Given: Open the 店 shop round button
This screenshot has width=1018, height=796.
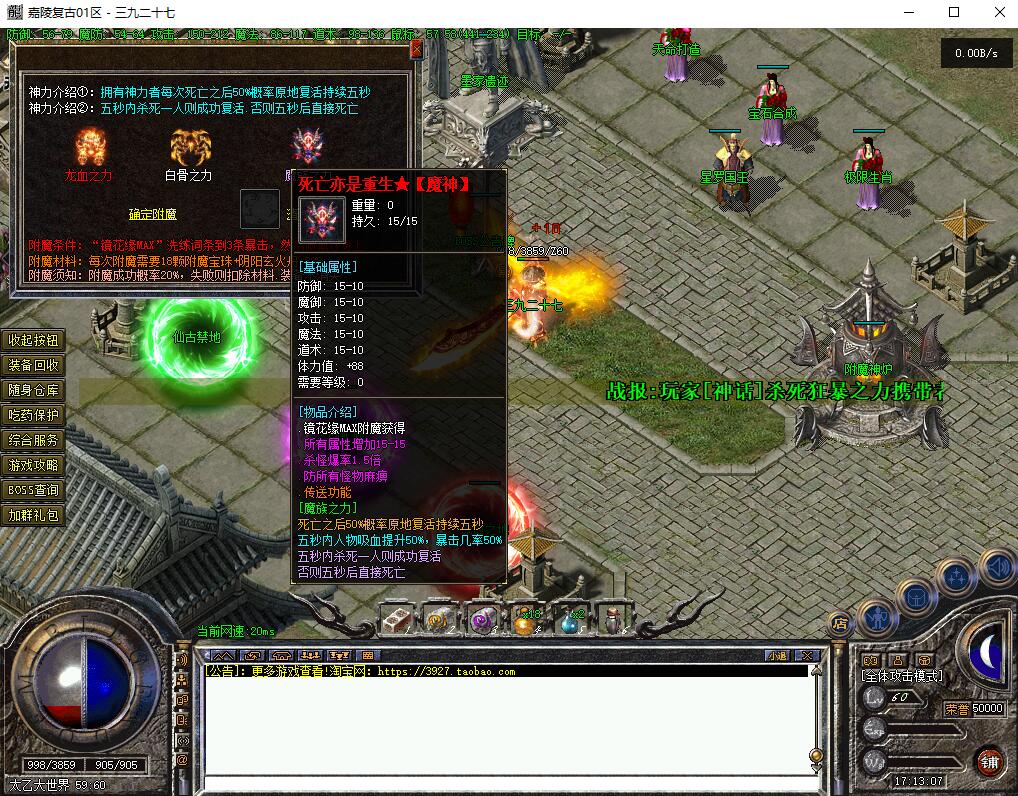Looking at the screenshot, I should point(840,623).
